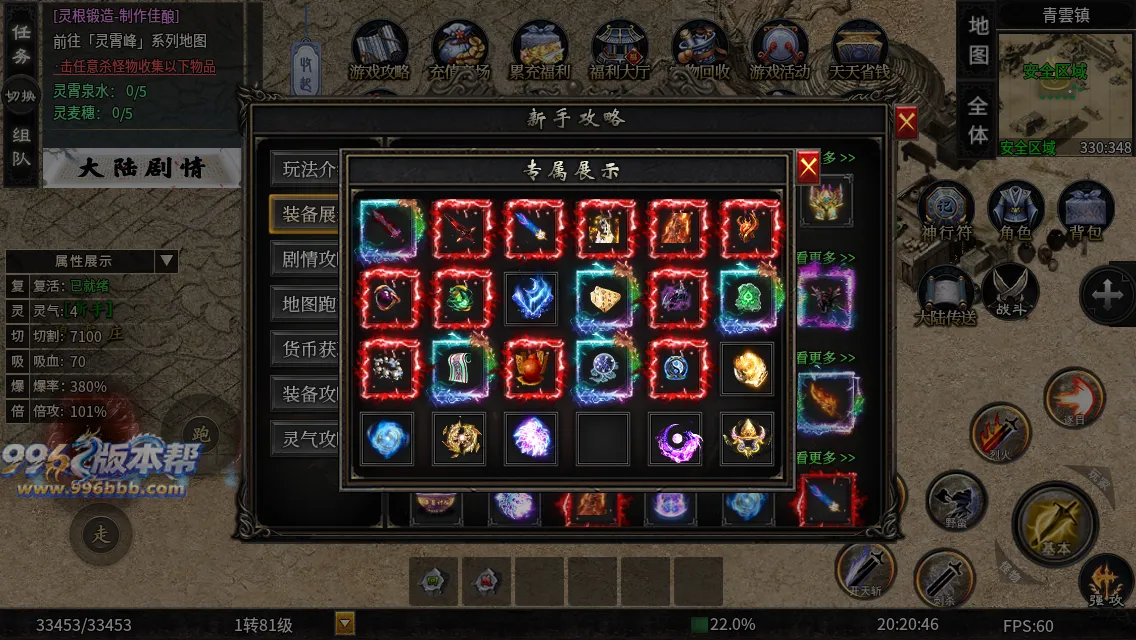Open the 属性展示 attribute dropdown
Image resolution: width=1136 pixels, height=640 pixels.
click(166, 262)
